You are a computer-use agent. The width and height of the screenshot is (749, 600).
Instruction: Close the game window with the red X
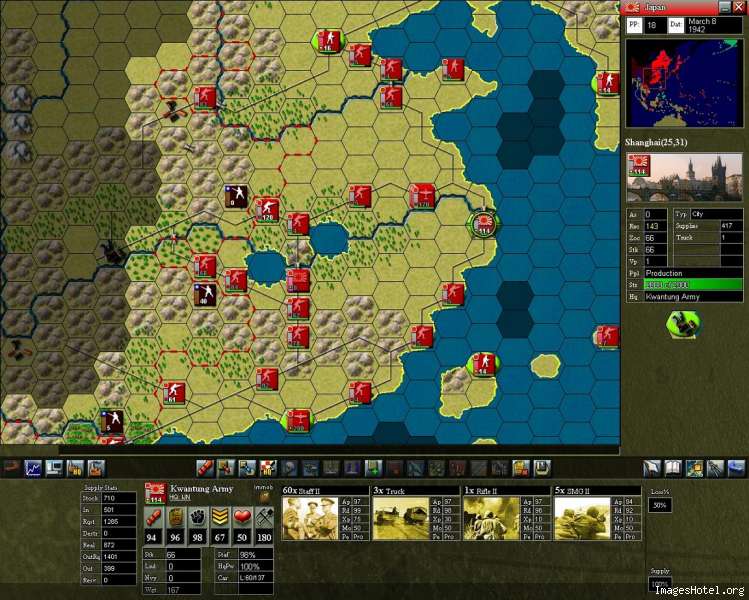pos(740,7)
